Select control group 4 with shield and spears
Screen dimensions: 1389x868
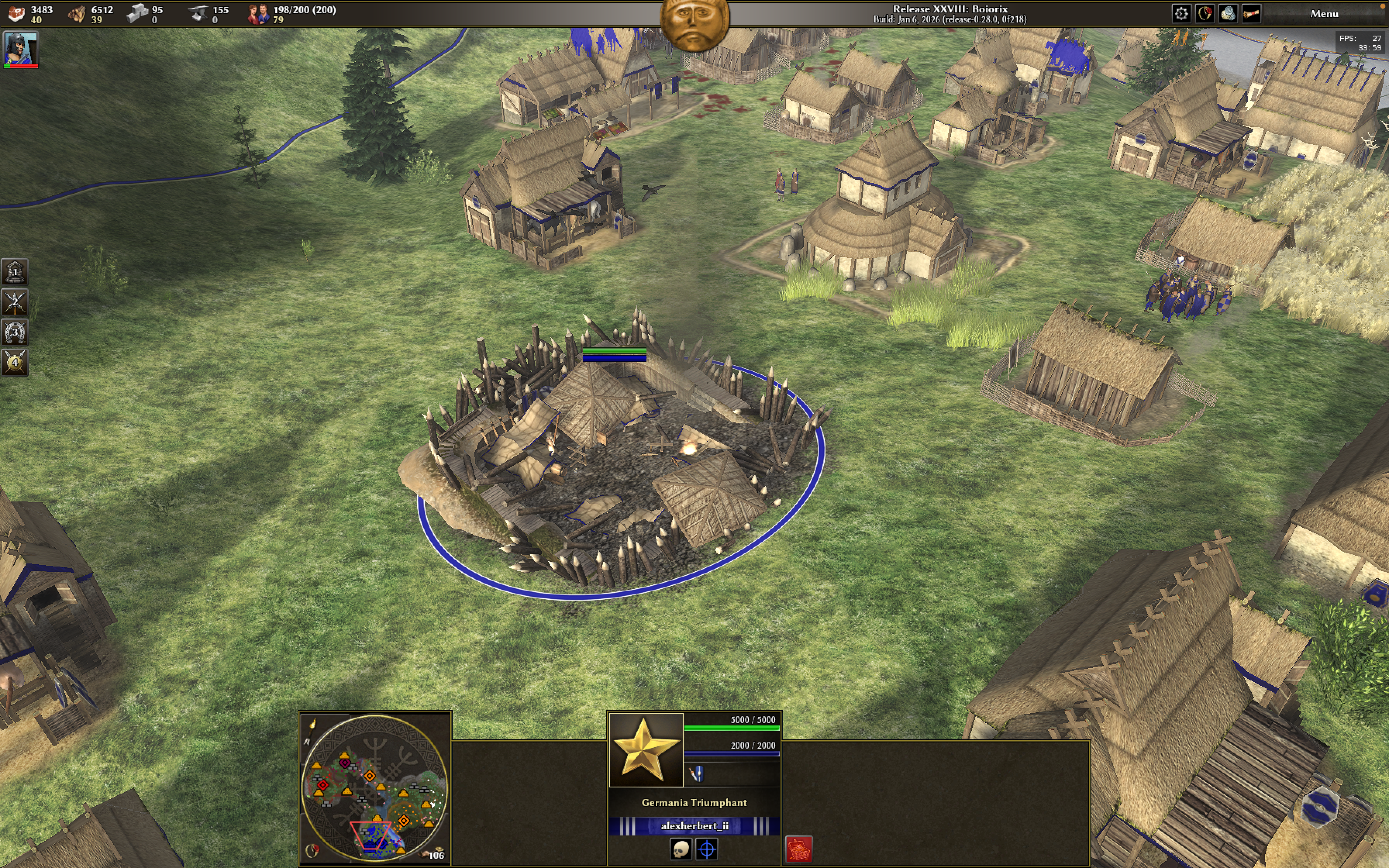click(x=15, y=362)
